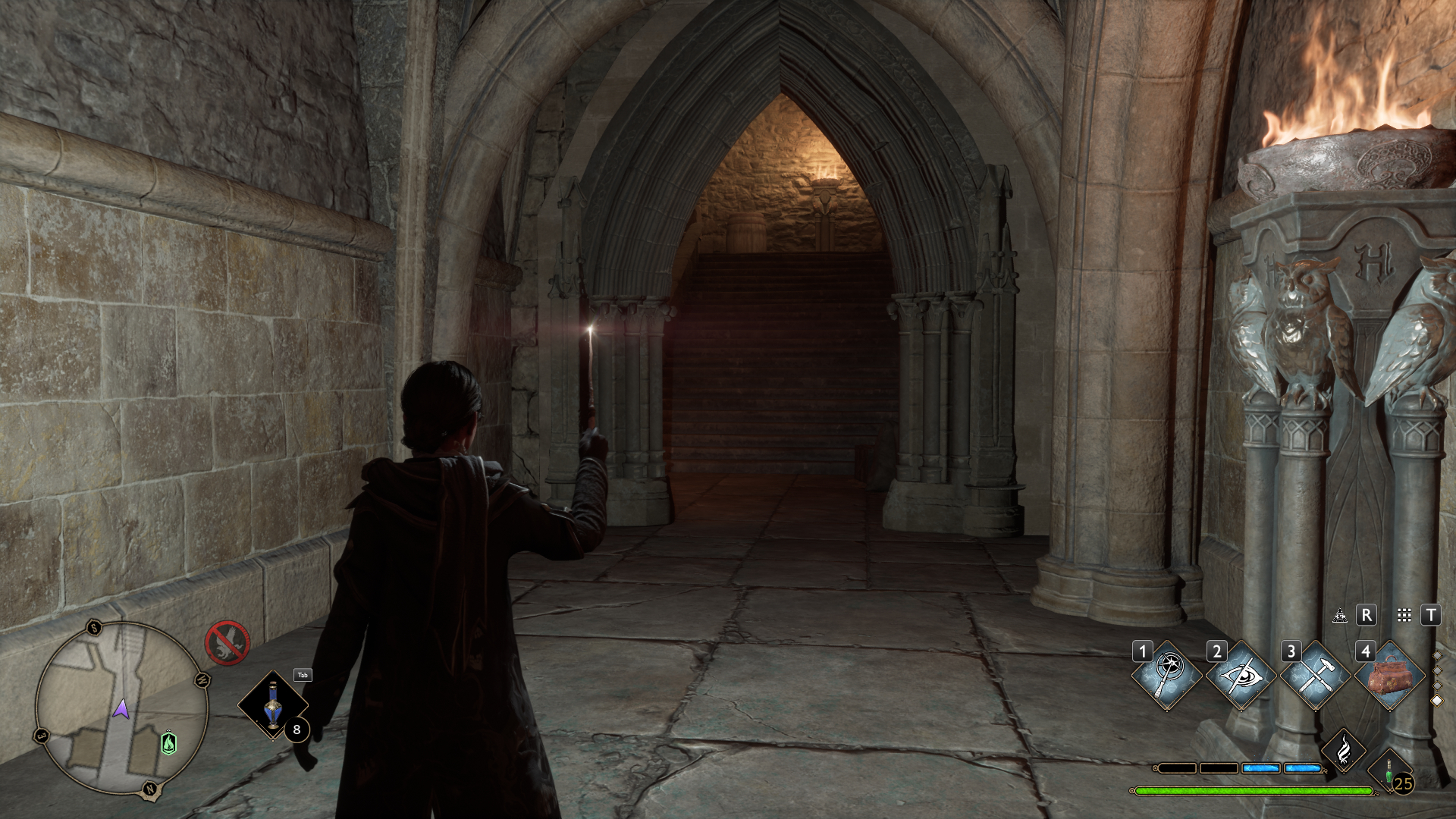Screen dimensions: 1456x819
Task: Select the green Floo flame marker on minimap
Action: (x=169, y=742)
